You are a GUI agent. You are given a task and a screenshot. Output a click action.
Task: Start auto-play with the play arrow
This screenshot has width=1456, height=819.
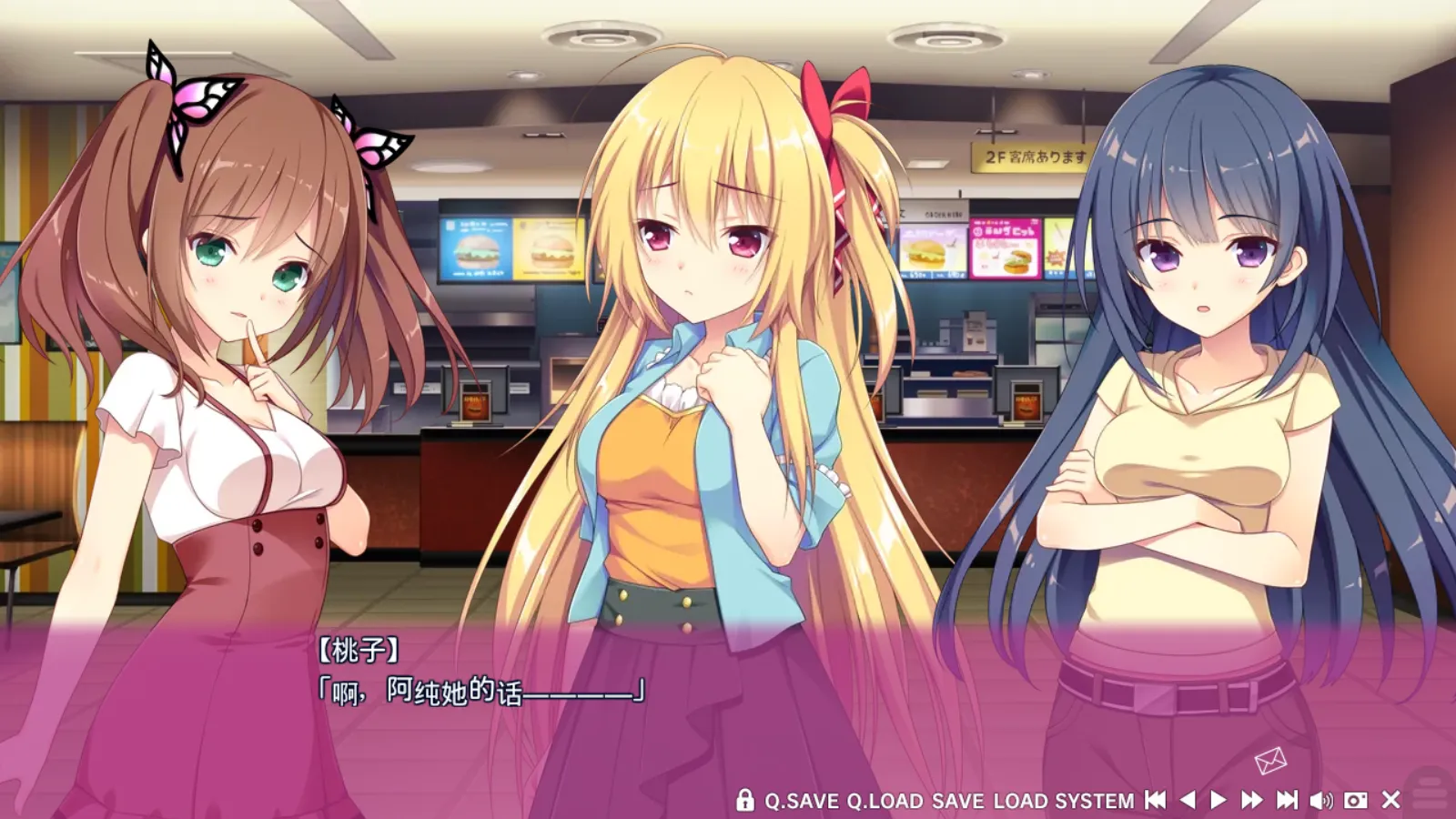1218,800
